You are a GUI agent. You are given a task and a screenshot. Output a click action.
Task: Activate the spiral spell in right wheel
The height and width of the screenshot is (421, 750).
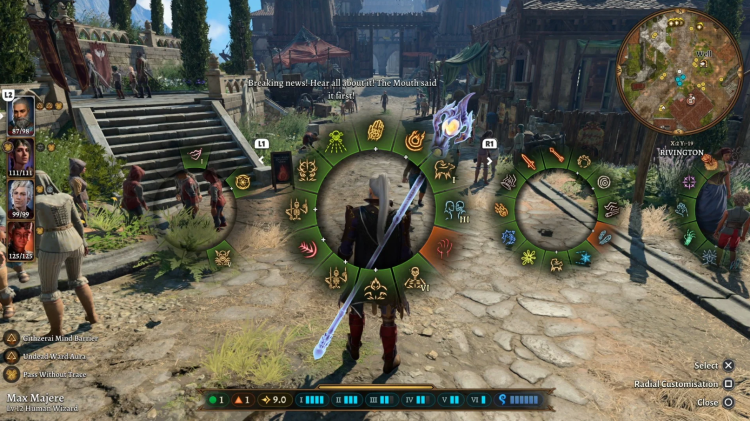603,182
